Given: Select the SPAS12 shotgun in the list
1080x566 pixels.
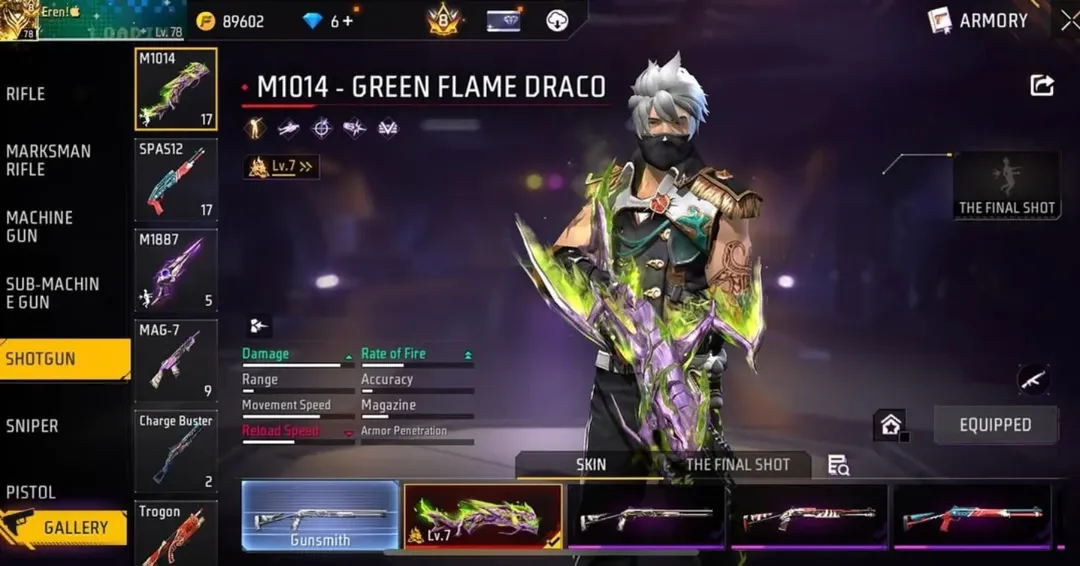Looking at the screenshot, I should (176, 180).
